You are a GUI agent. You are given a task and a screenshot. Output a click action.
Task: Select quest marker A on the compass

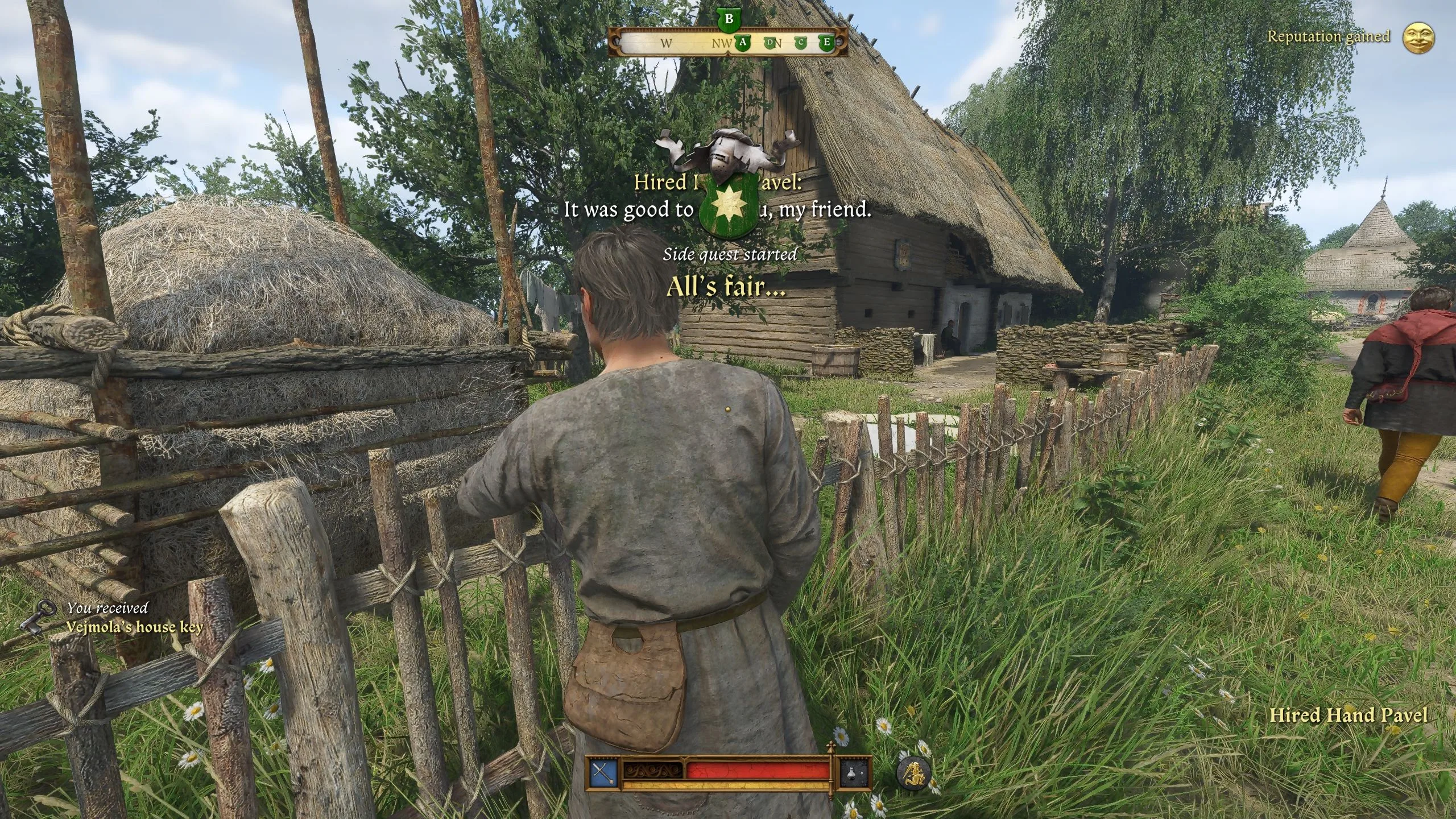743,43
